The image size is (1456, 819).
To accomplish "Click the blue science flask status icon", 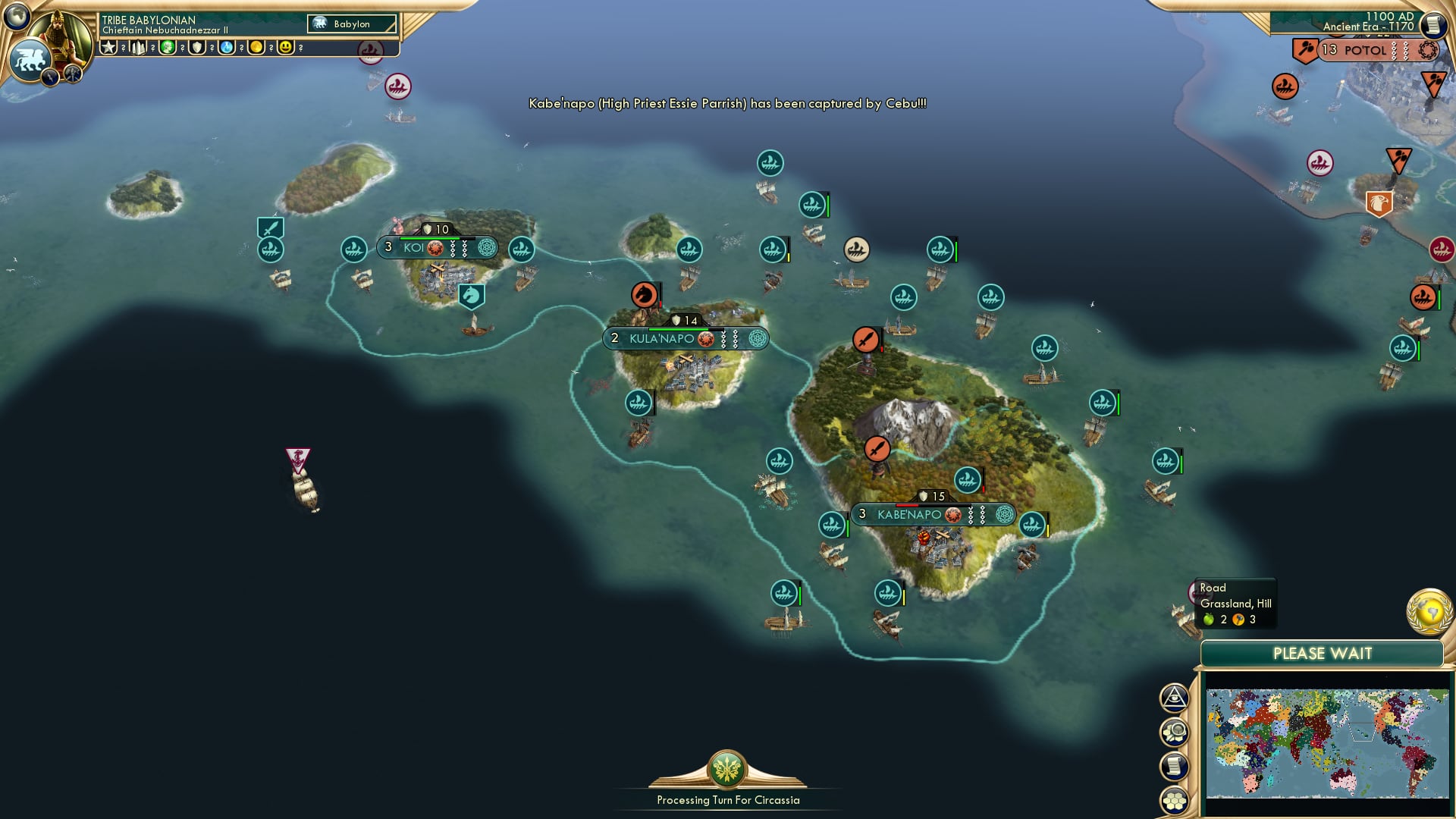I will point(226,48).
